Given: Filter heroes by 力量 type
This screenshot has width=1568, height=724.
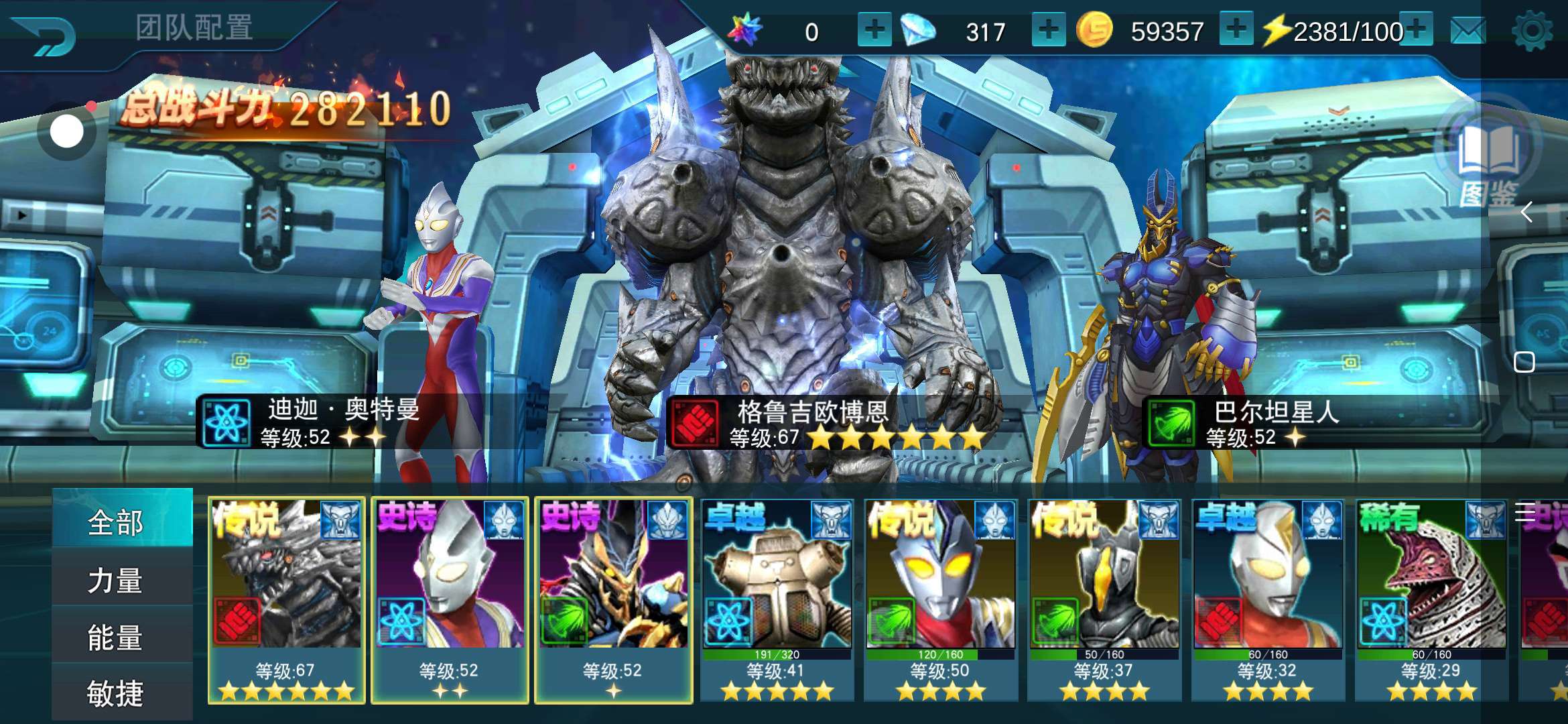Looking at the screenshot, I should coord(115,580).
